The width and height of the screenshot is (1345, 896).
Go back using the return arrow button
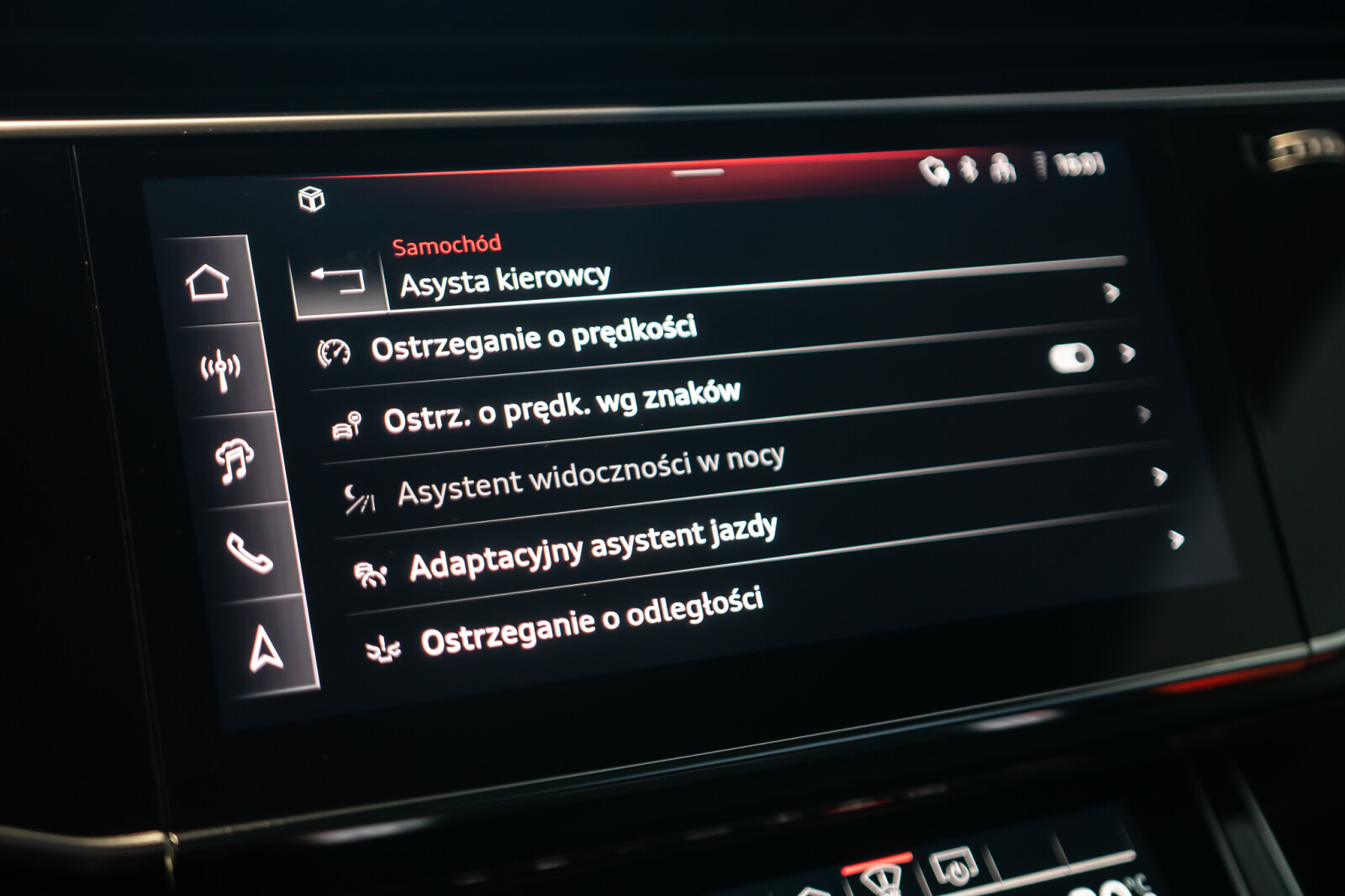[x=338, y=280]
